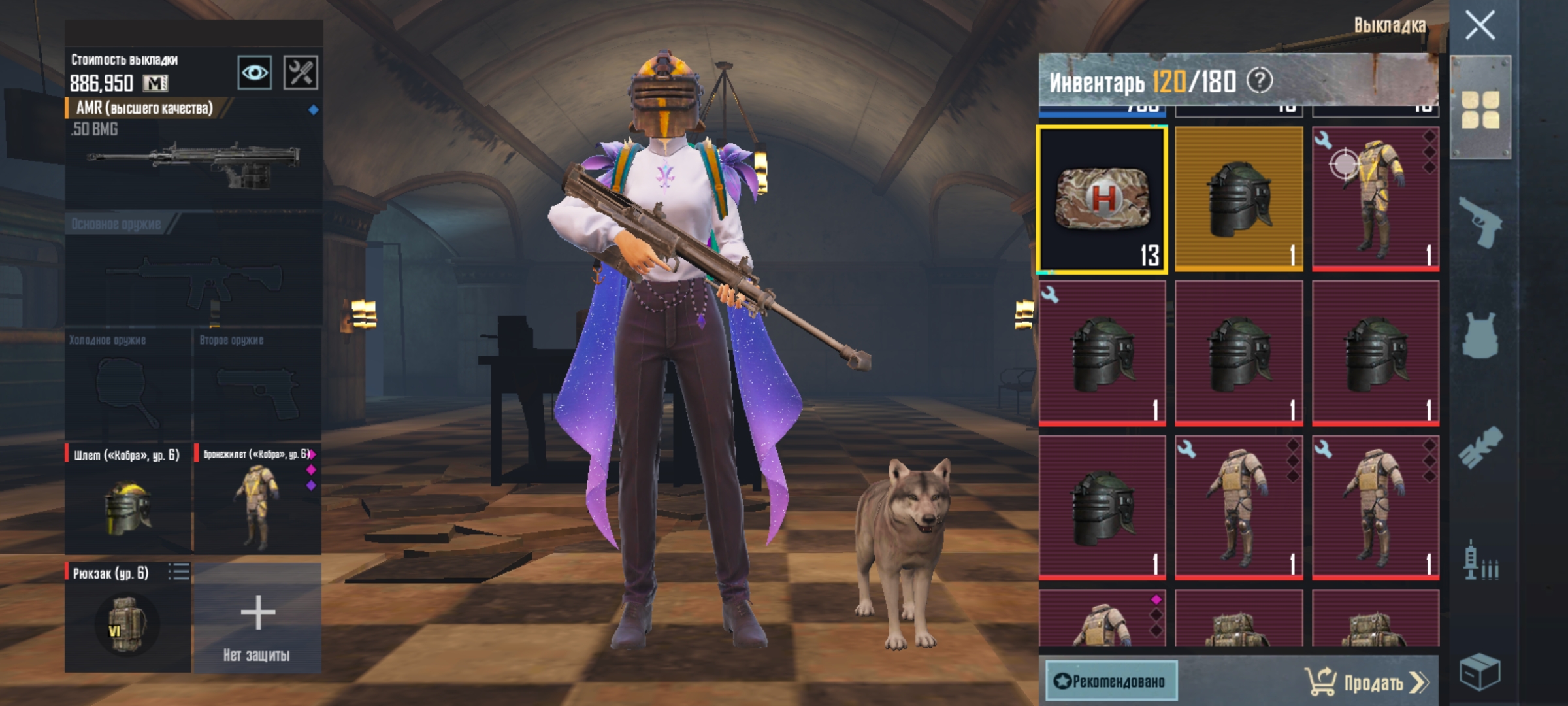This screenshot has height=706, width=1568.
Task: Open the backpack contents list icon
Action: [178, 572]
